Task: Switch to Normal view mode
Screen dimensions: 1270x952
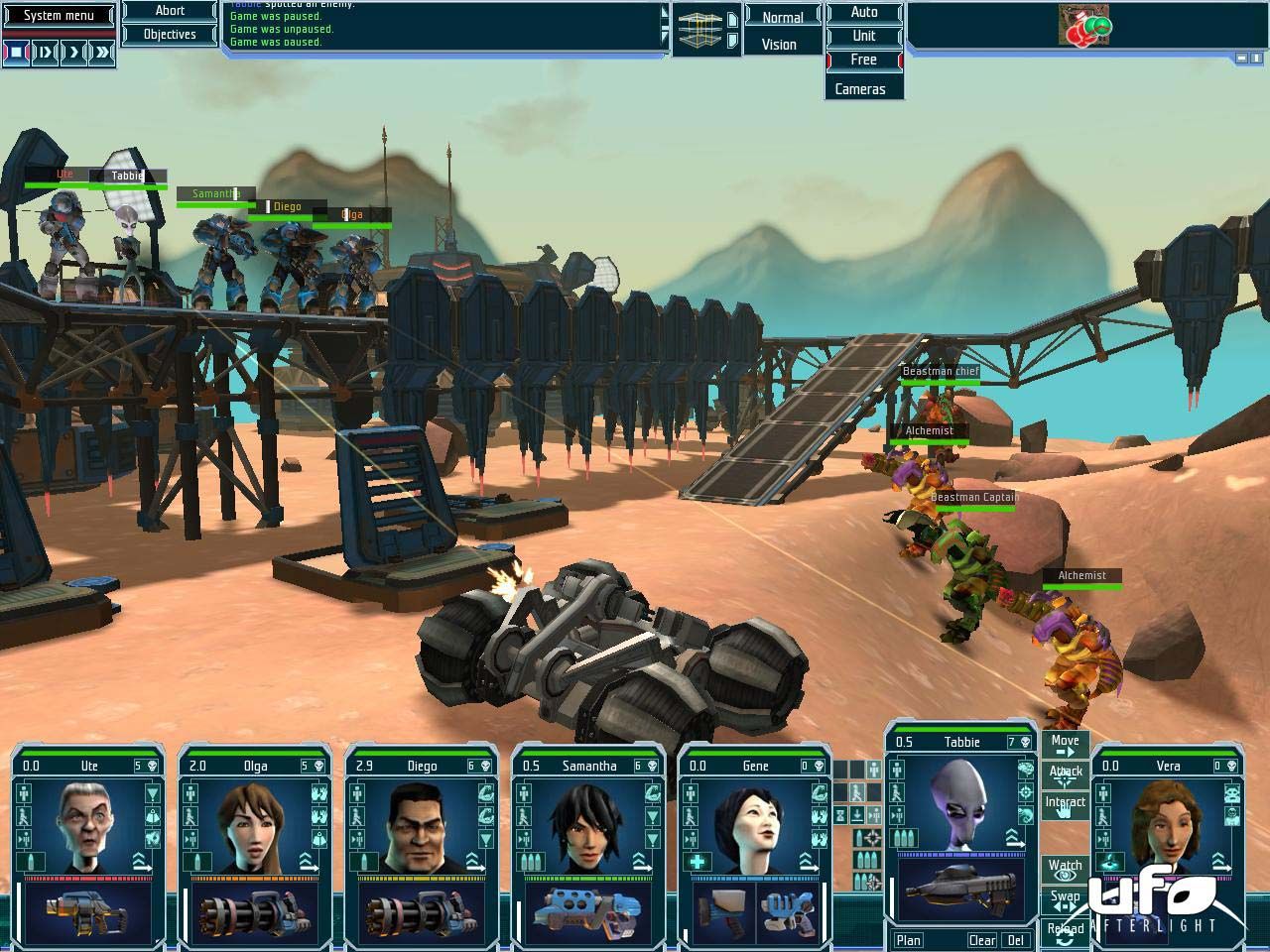Action: [782, 17]
